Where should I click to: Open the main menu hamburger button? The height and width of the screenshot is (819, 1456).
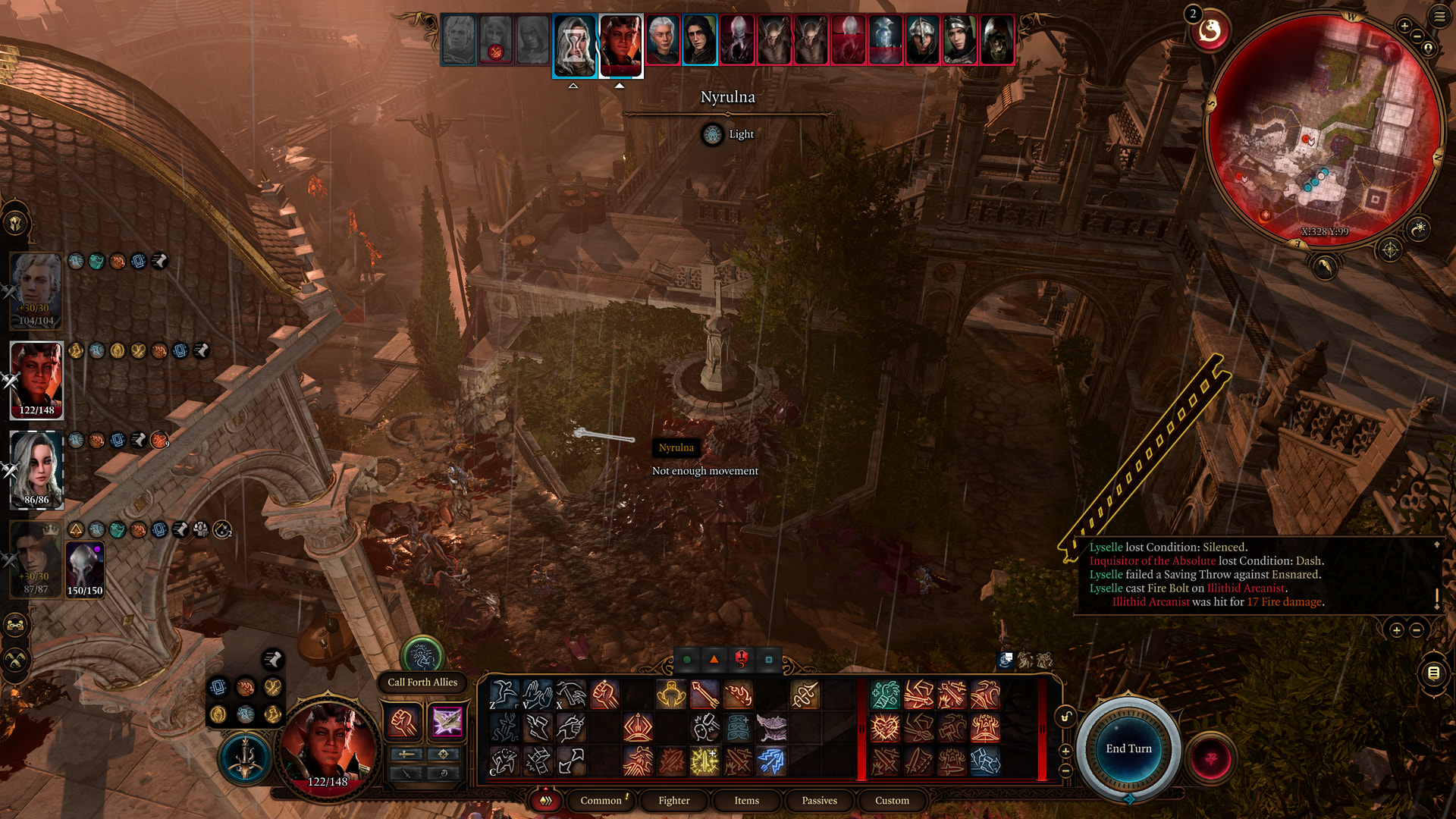click(x=1439, y=16)
